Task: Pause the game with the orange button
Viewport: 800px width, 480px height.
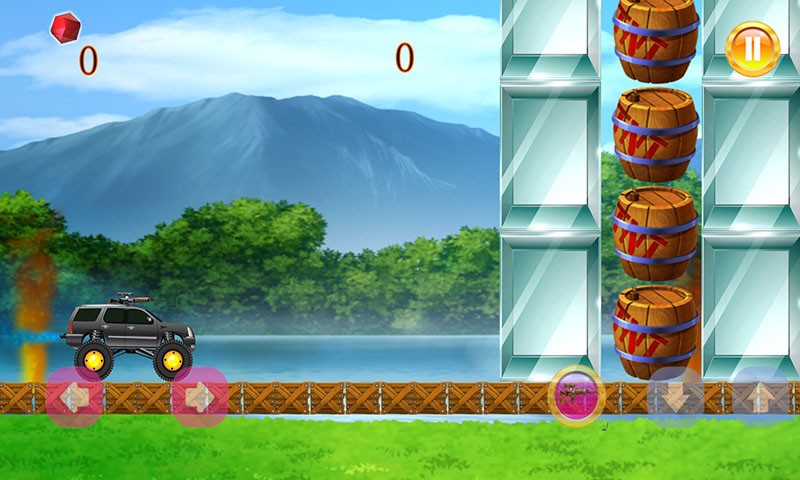Action: 752,48
